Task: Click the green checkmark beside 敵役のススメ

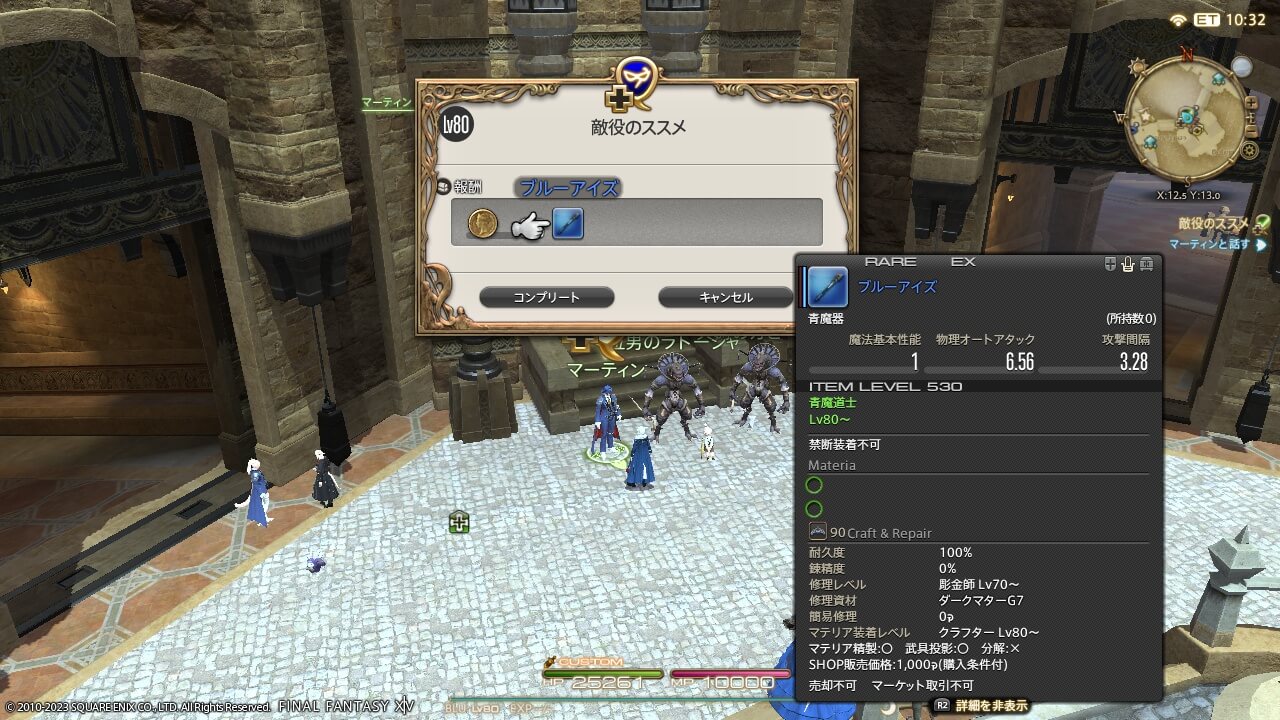Action: pyautogui.click(x=1262, y=223)
